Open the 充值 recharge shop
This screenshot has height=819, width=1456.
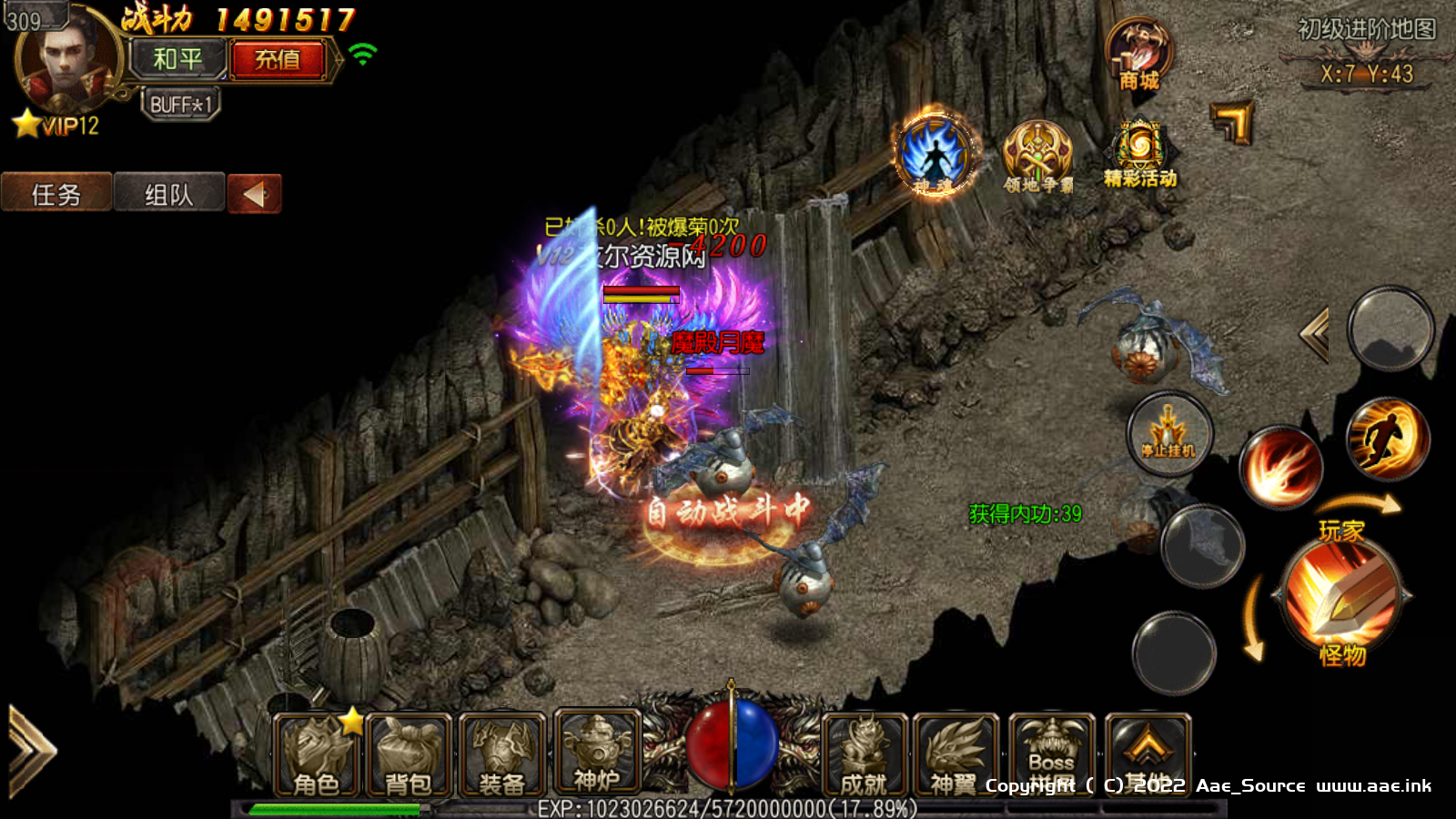[278, 60]
